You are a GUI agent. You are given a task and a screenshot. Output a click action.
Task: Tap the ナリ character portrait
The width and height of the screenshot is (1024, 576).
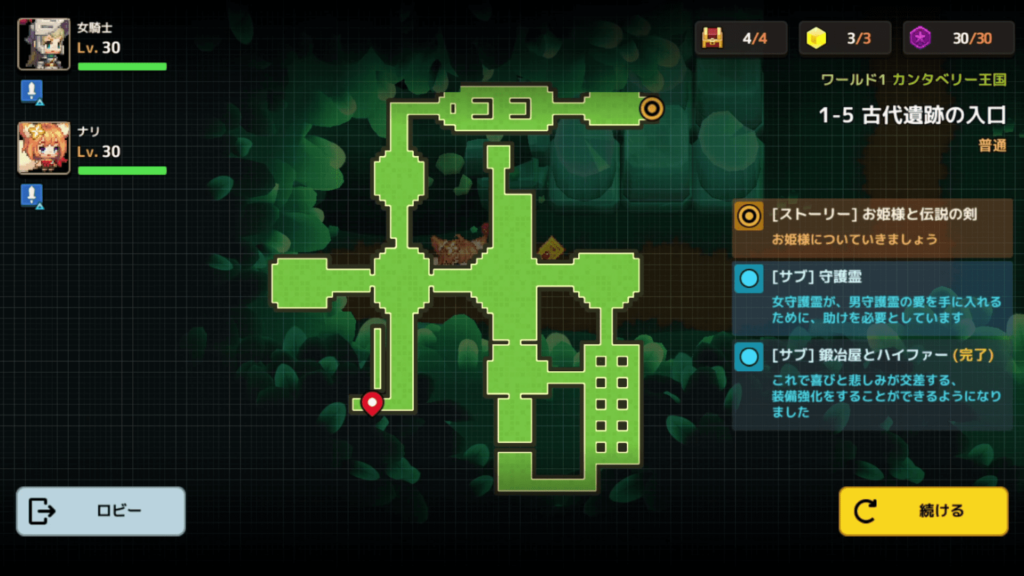pyautogui.click(x=44, y=148)
